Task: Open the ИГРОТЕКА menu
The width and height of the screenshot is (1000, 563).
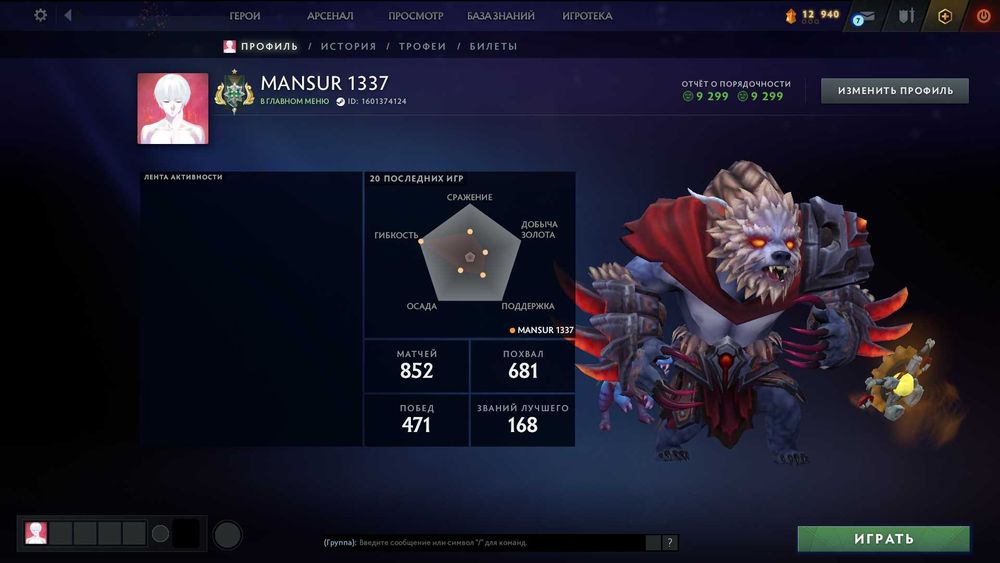Action: (x=588, y=16)
